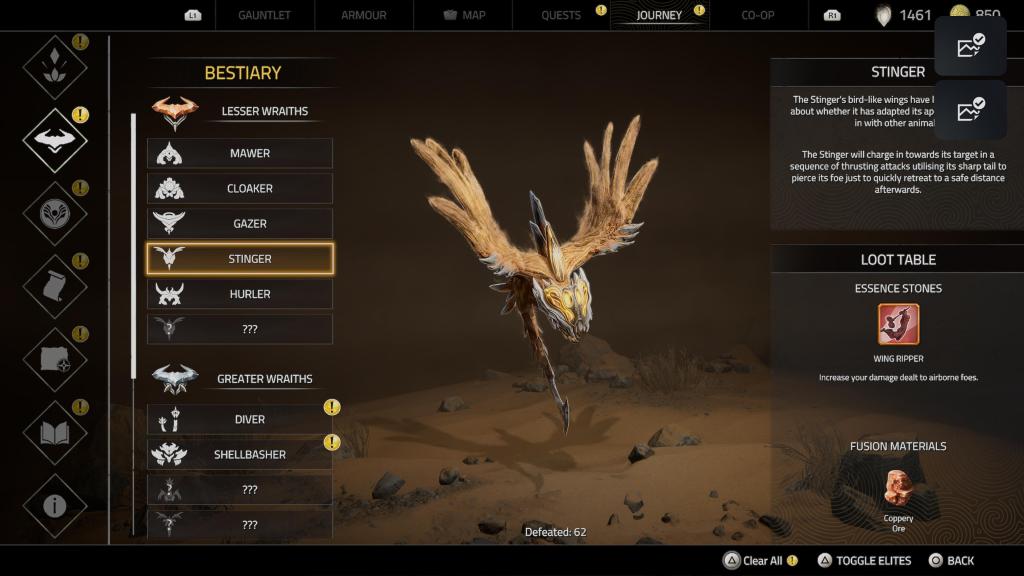View the Hurler bestiary entry
Screen dimensions: 1024x576
coord(240,294)
